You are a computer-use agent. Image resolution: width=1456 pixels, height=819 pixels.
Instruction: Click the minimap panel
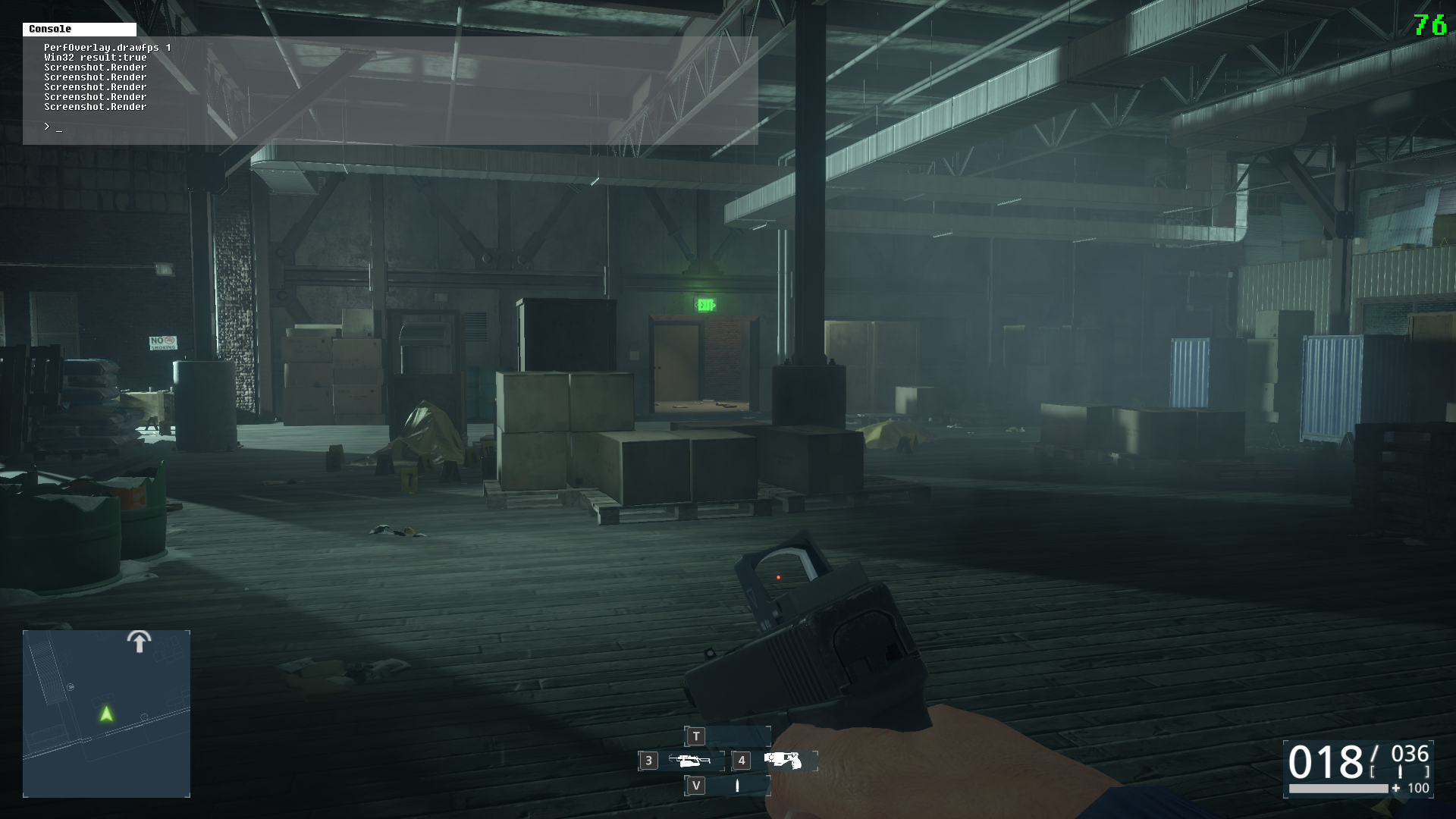point(106,714)
